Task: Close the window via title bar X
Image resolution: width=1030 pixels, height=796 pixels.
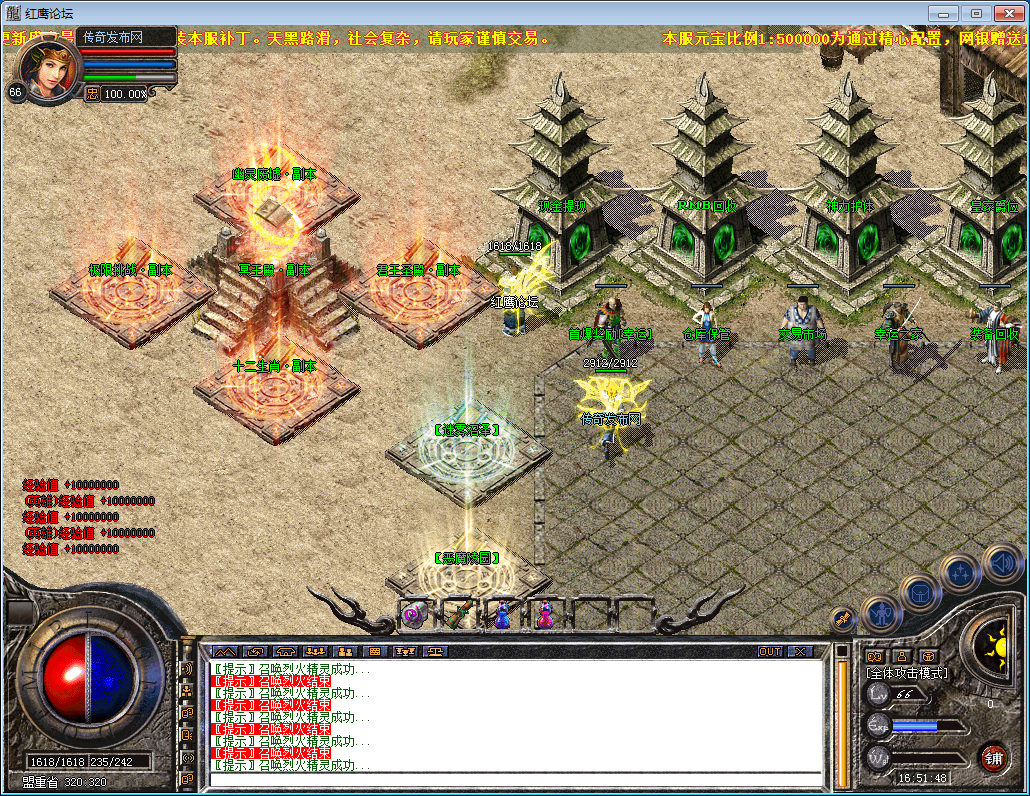Action: click(x=1009, y=13)
